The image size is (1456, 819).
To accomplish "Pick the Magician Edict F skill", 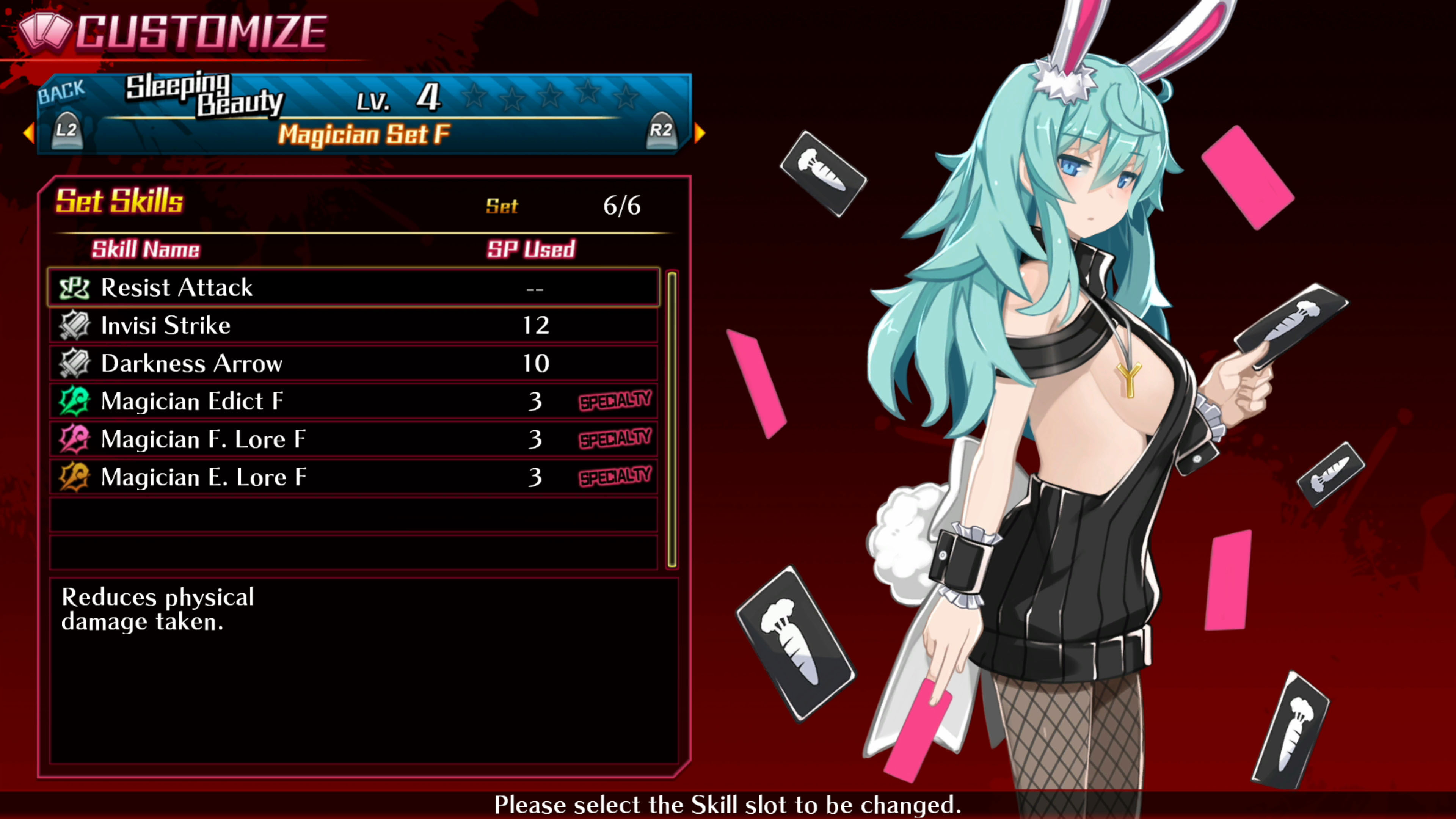I will pos(353,401).
